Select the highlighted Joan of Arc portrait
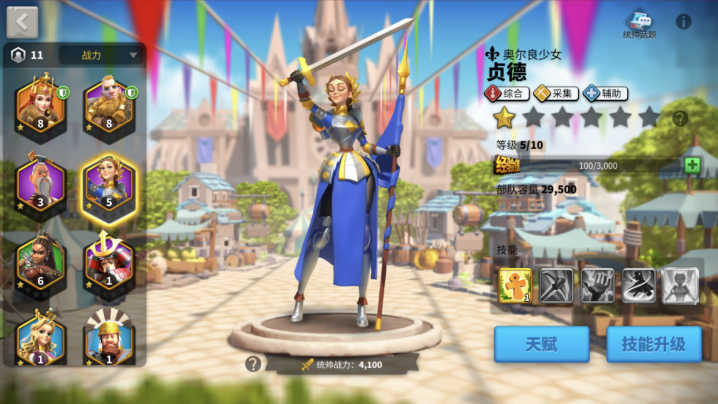 pos(109,184)
